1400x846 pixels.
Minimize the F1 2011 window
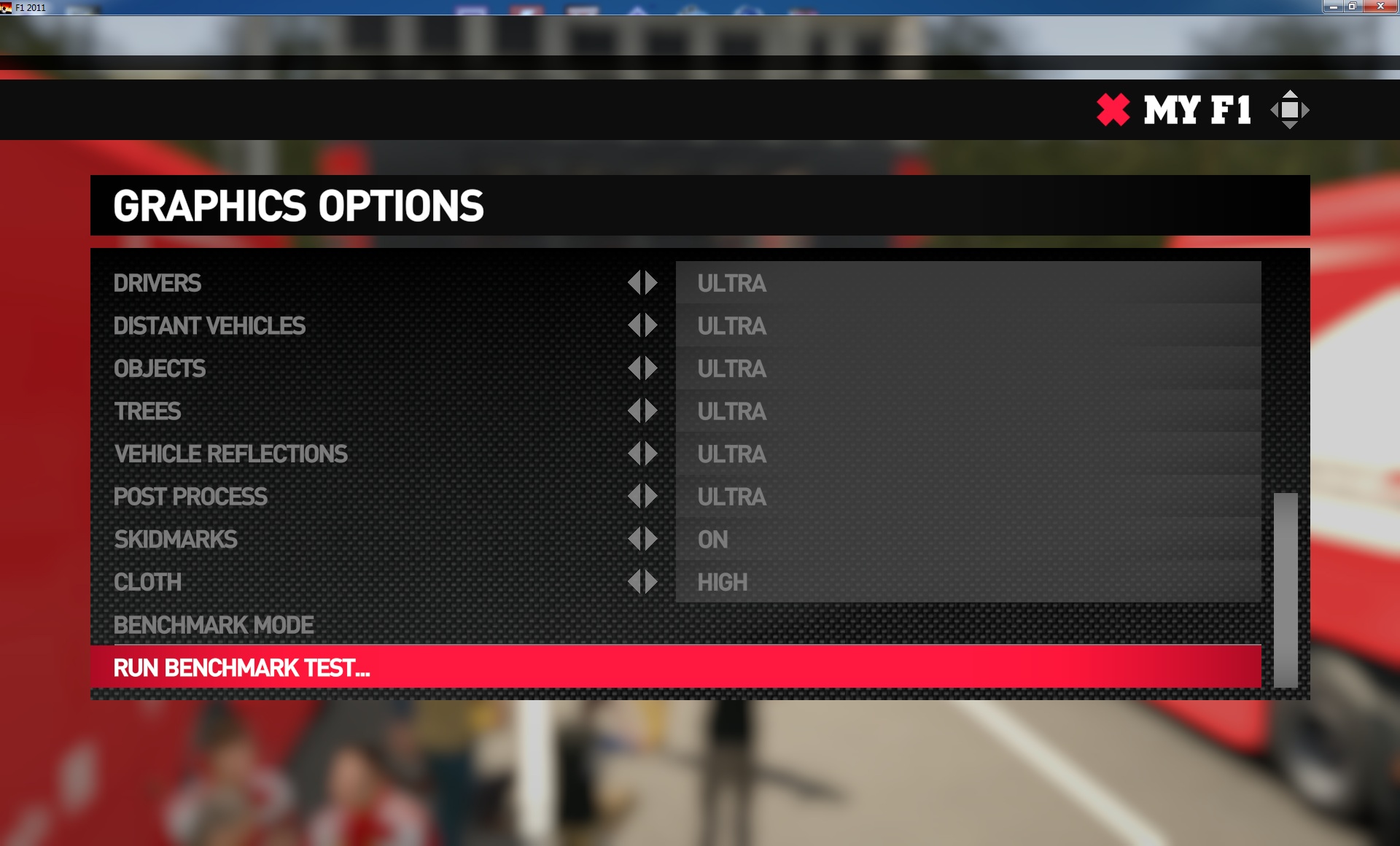pyautogui.click(x=1333, y=7)
